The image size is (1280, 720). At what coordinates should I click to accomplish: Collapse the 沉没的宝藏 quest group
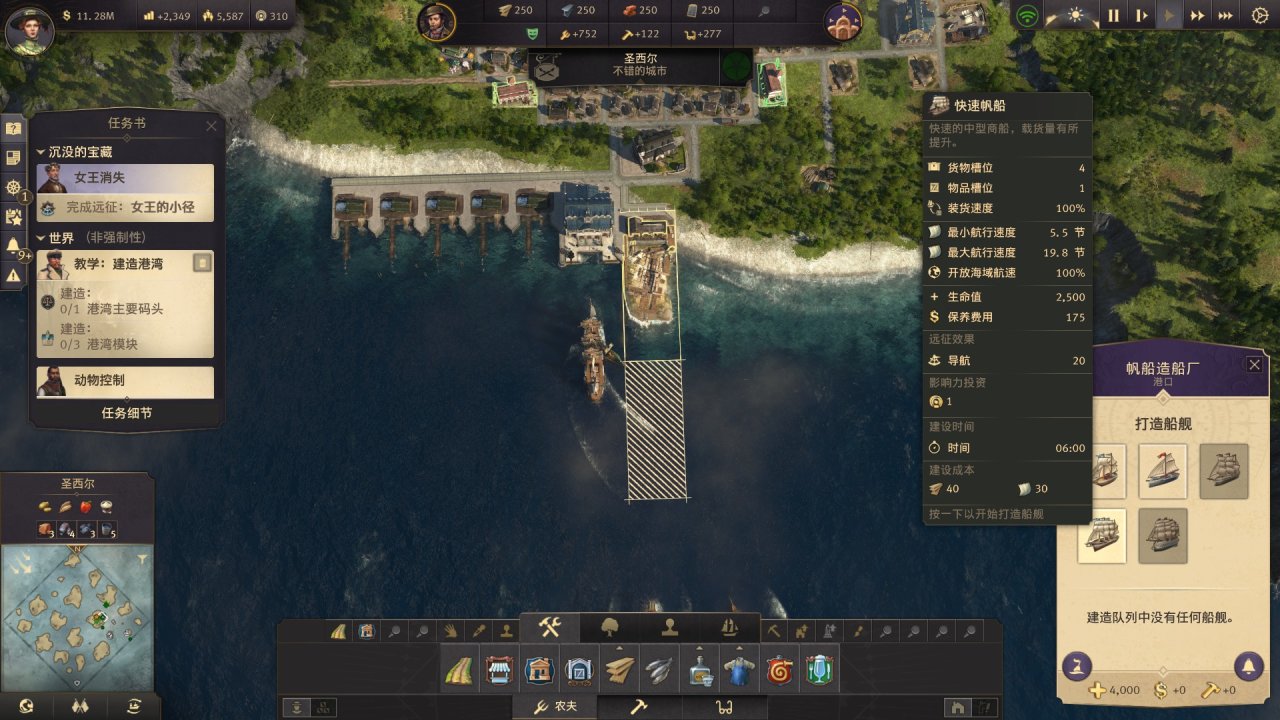tap(42, 152)
